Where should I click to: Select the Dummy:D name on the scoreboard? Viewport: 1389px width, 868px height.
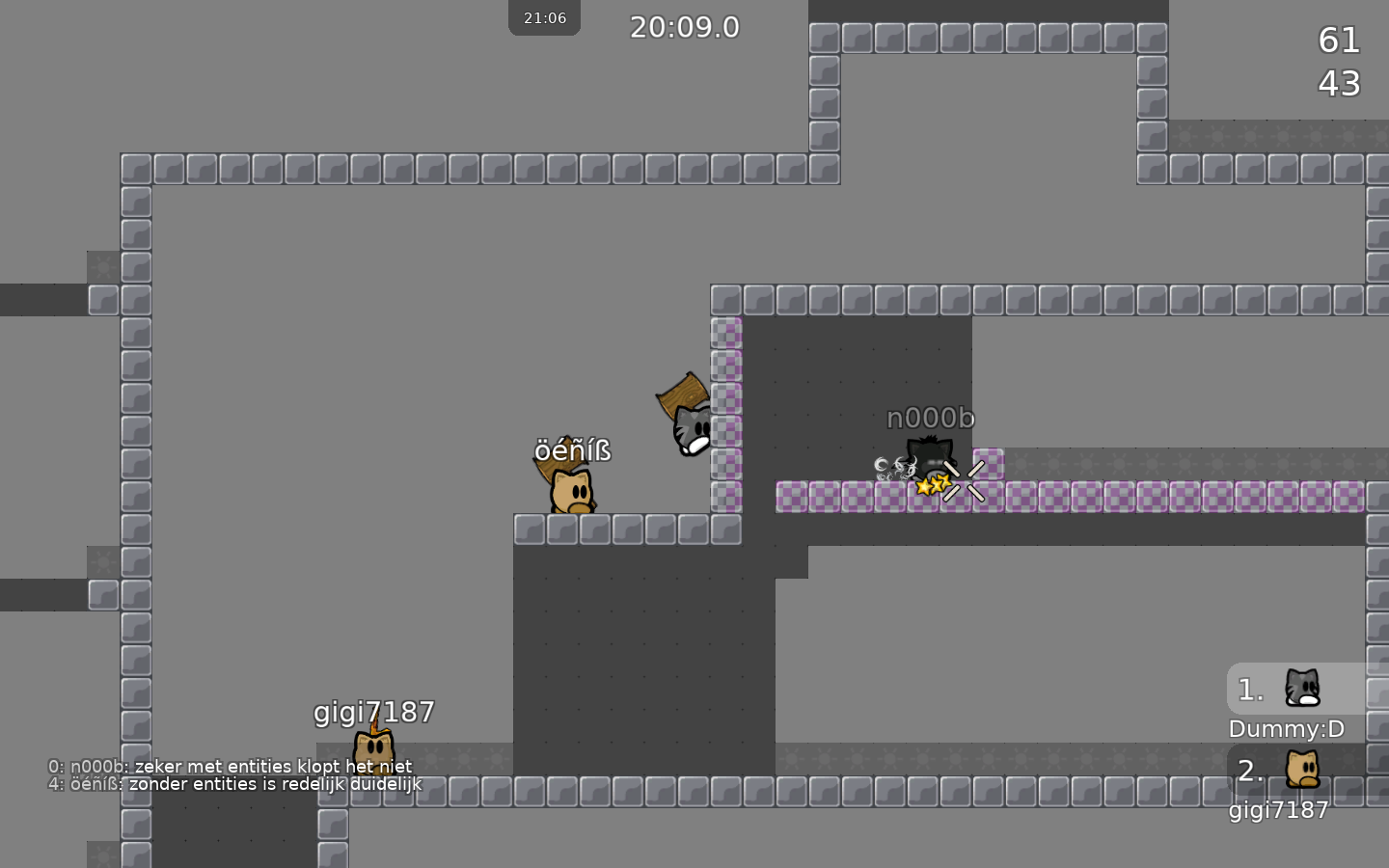coord(1286,729)
